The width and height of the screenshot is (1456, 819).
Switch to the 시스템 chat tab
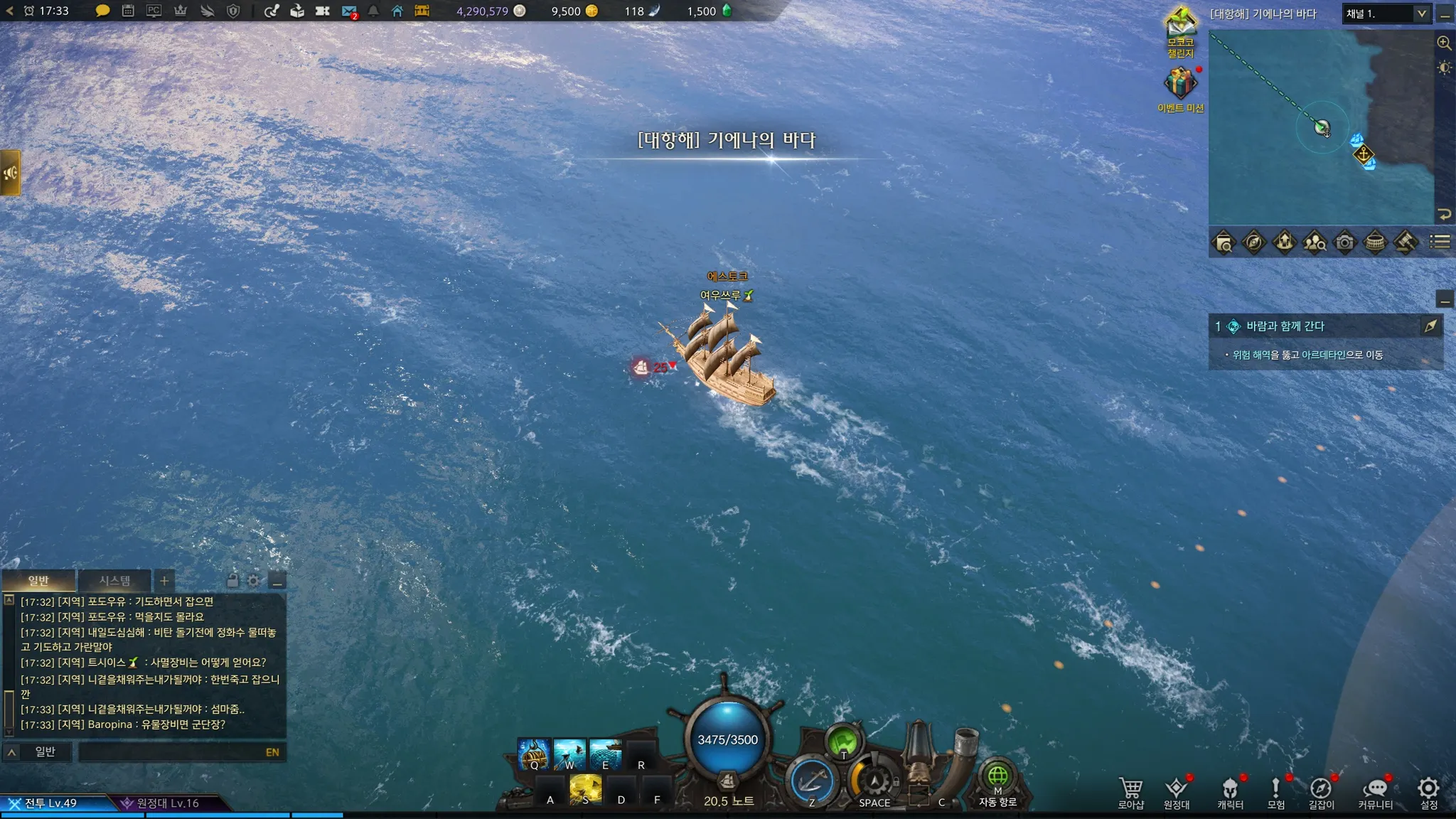tap(114, 581)
